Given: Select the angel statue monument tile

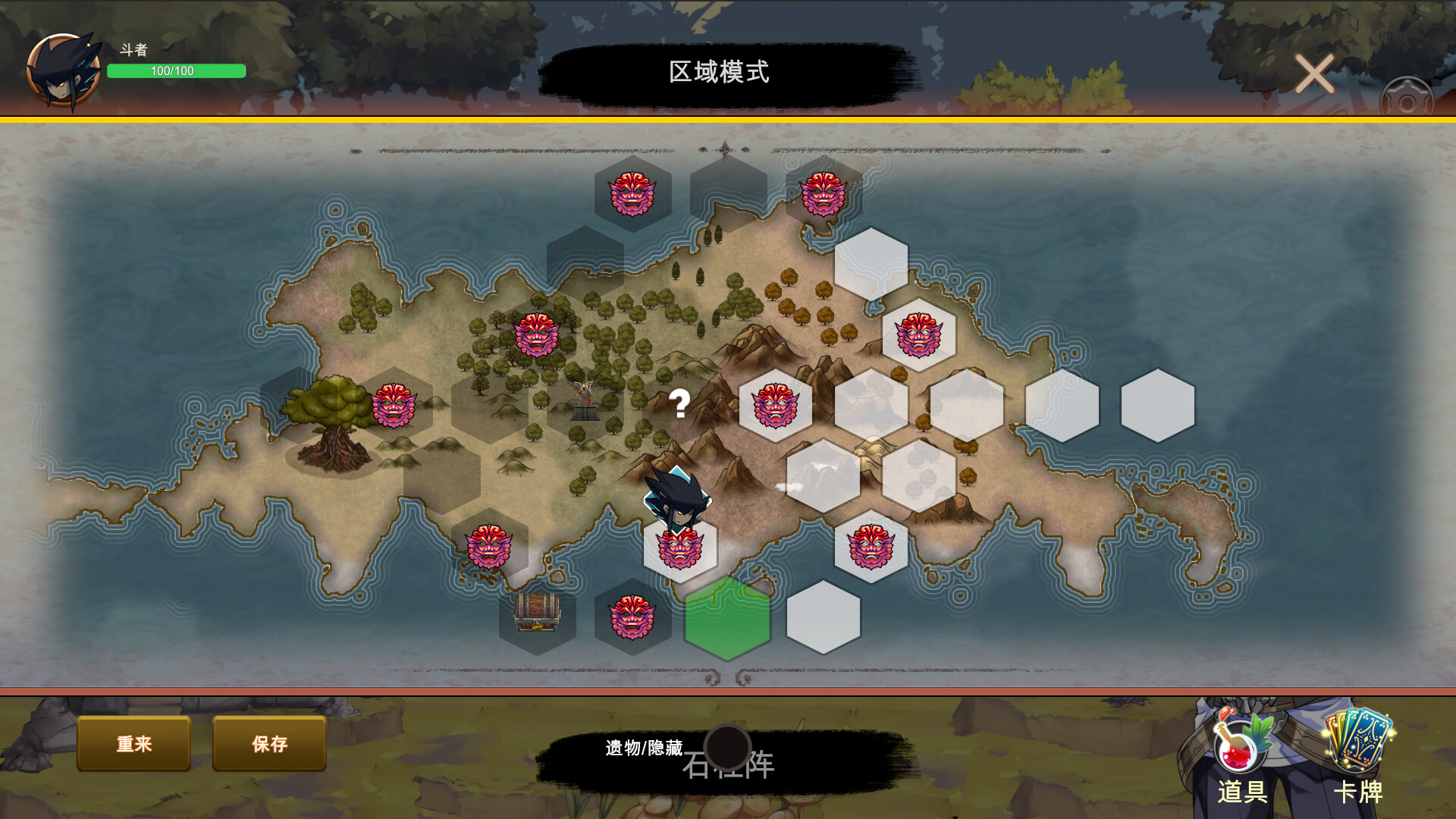Looking at the screenshot, I should pyautogui.click(x=584, y=402).
